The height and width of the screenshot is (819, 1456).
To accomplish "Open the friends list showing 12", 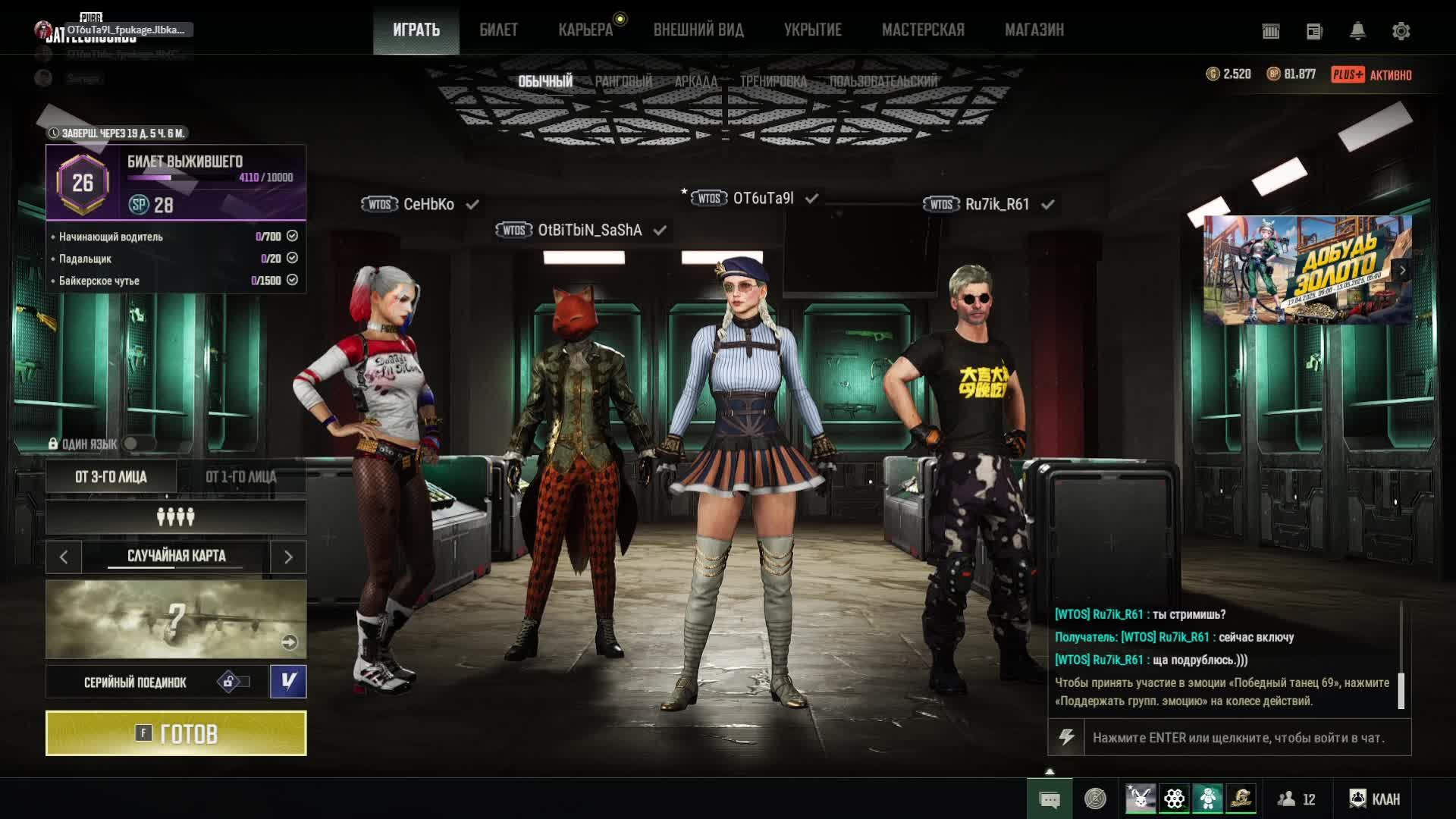I will [x=1297, y=799].
